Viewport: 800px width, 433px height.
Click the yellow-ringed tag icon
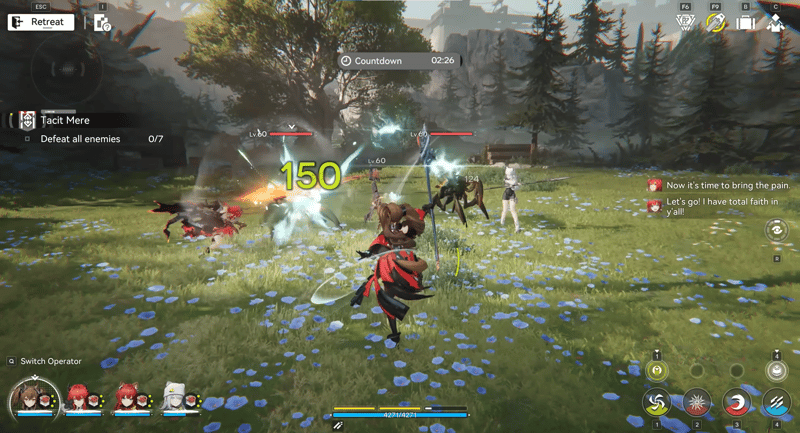715,22
